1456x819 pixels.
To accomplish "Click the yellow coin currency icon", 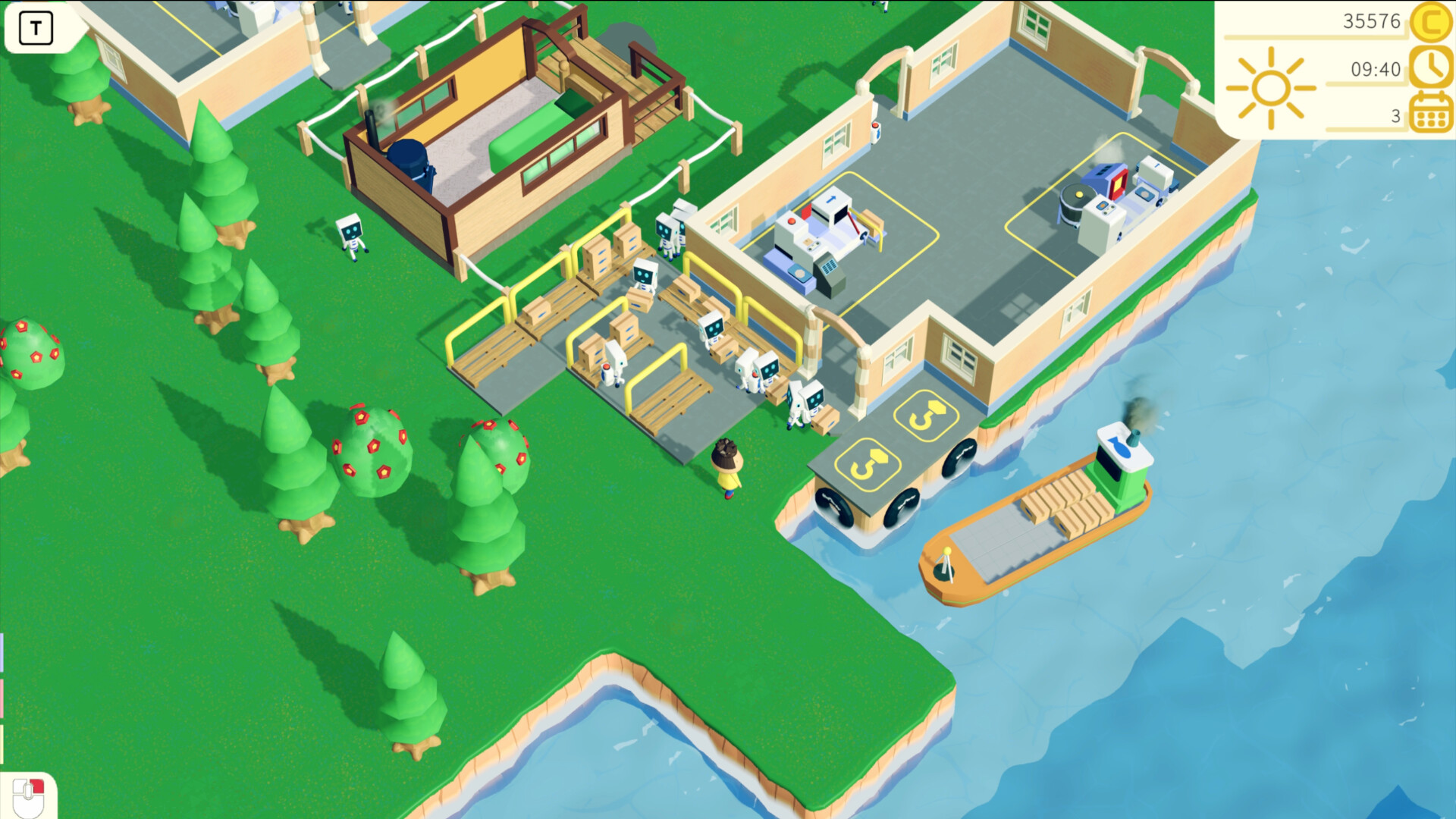I will (1430, 24).
